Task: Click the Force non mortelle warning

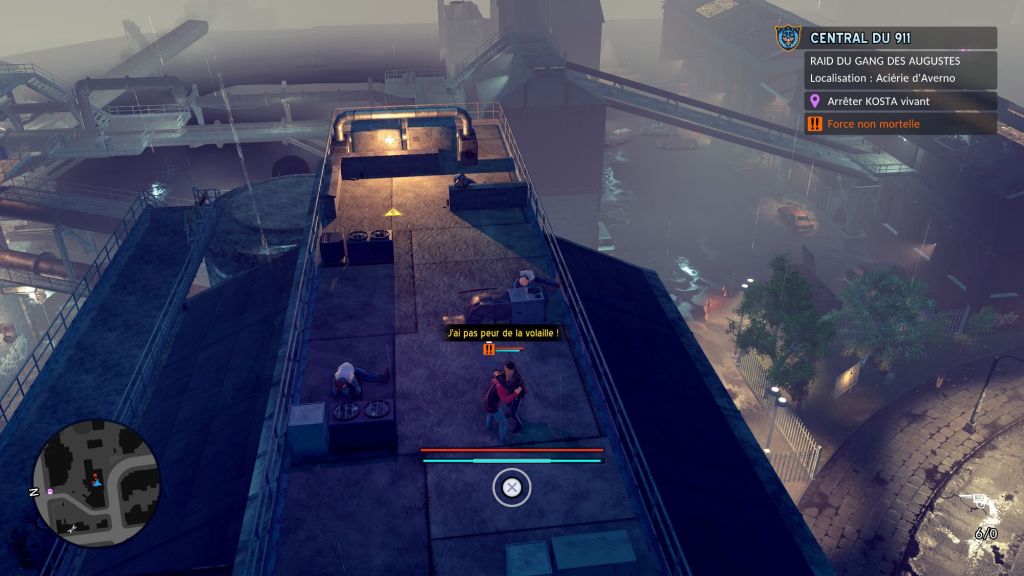Action: point(900,124)
